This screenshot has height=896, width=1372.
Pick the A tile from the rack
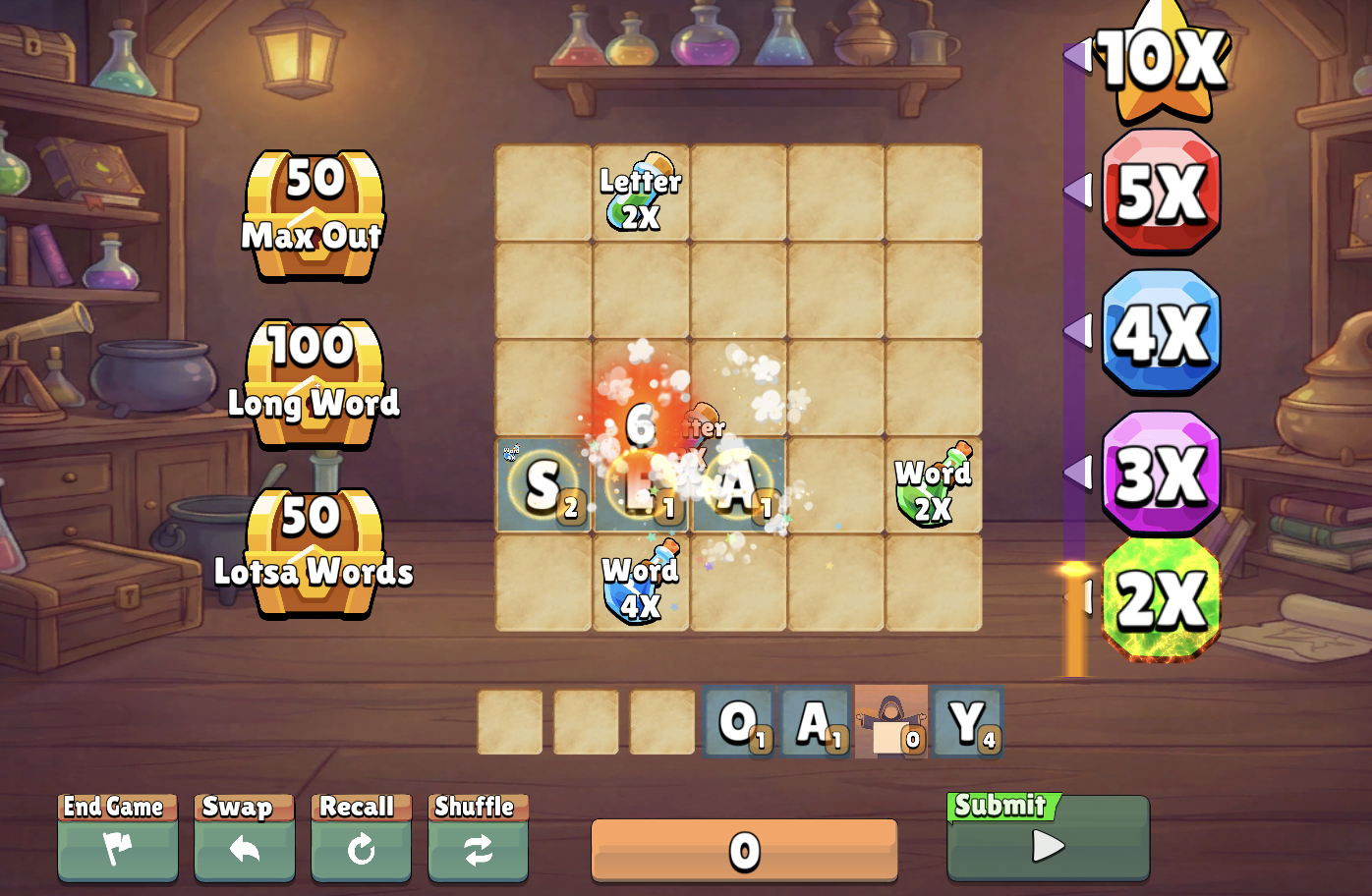click(x=816, y=722)
